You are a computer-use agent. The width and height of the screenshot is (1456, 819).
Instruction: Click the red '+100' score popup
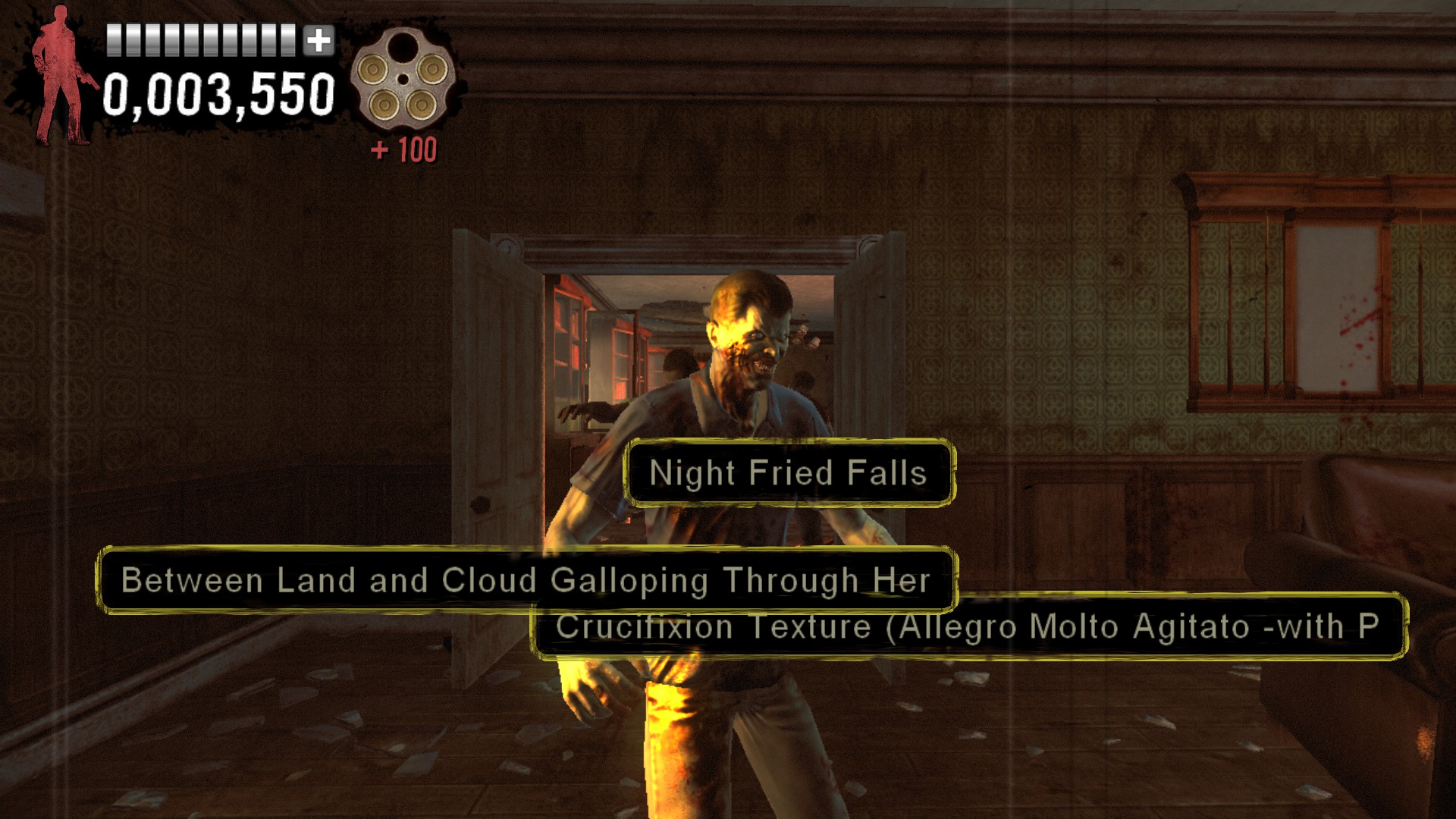point(404,148)
